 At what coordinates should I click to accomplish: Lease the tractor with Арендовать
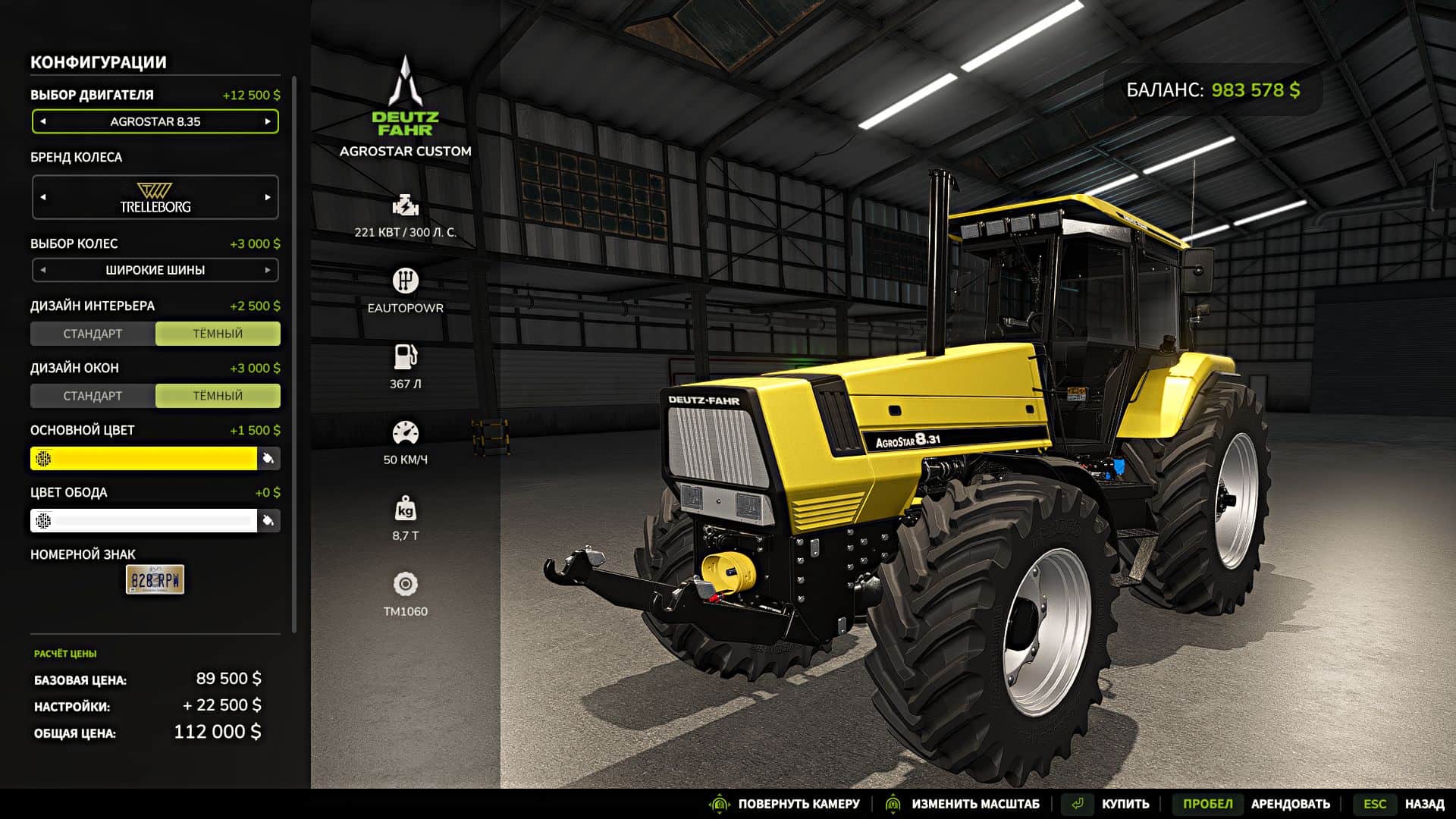1290,804
